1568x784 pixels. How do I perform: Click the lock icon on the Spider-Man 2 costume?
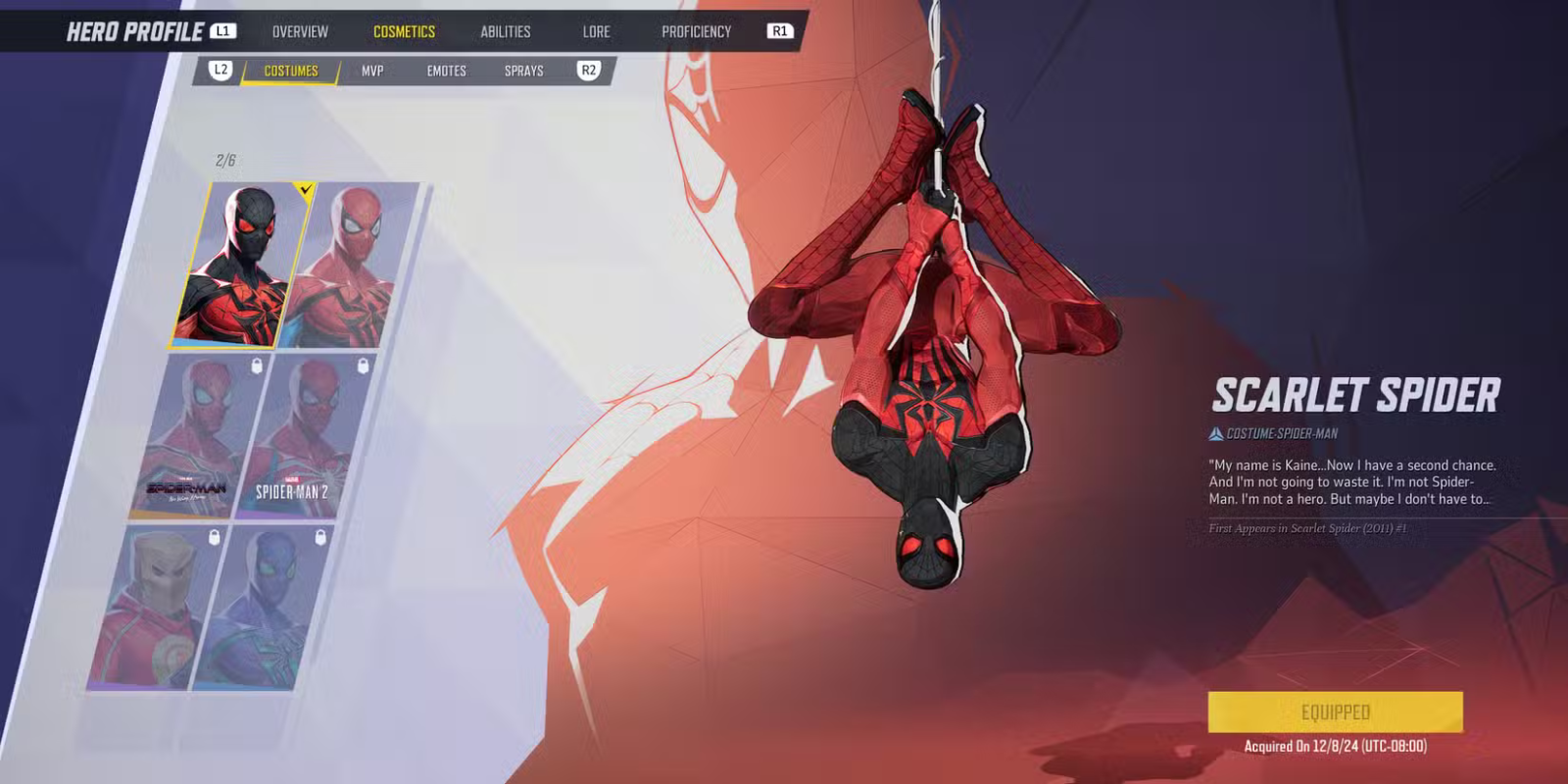tap(364, 365)
